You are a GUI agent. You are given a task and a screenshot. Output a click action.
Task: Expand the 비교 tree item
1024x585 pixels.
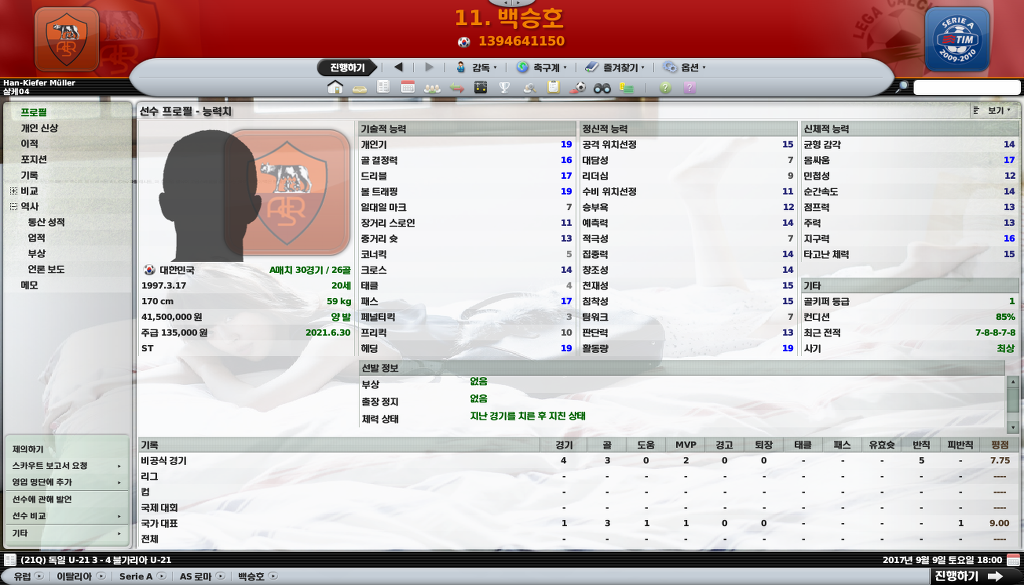click(x=13, y=191)
